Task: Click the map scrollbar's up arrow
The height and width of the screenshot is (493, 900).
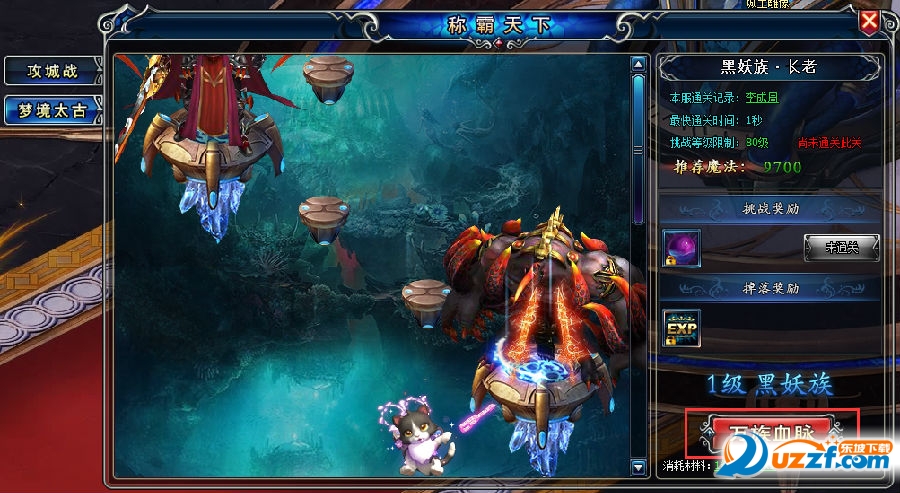Action: click(638, 65)
